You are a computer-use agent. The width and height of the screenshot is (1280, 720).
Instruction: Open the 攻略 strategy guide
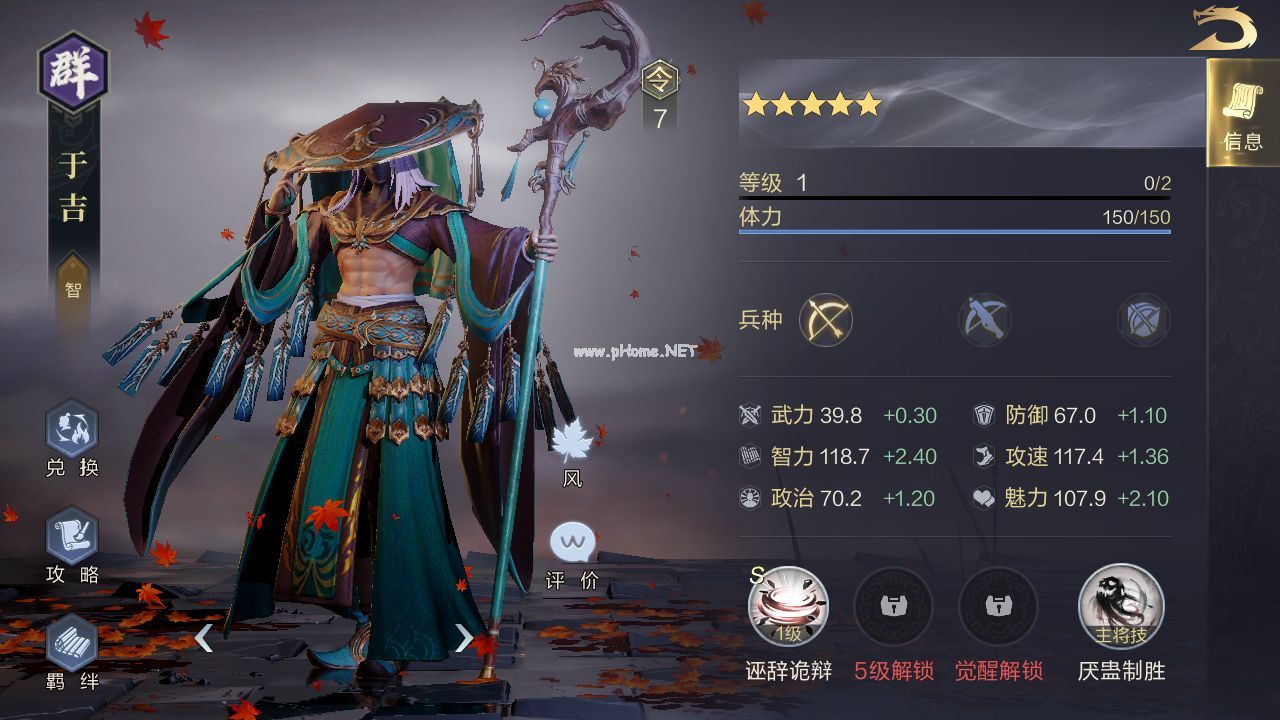point(72,537)
